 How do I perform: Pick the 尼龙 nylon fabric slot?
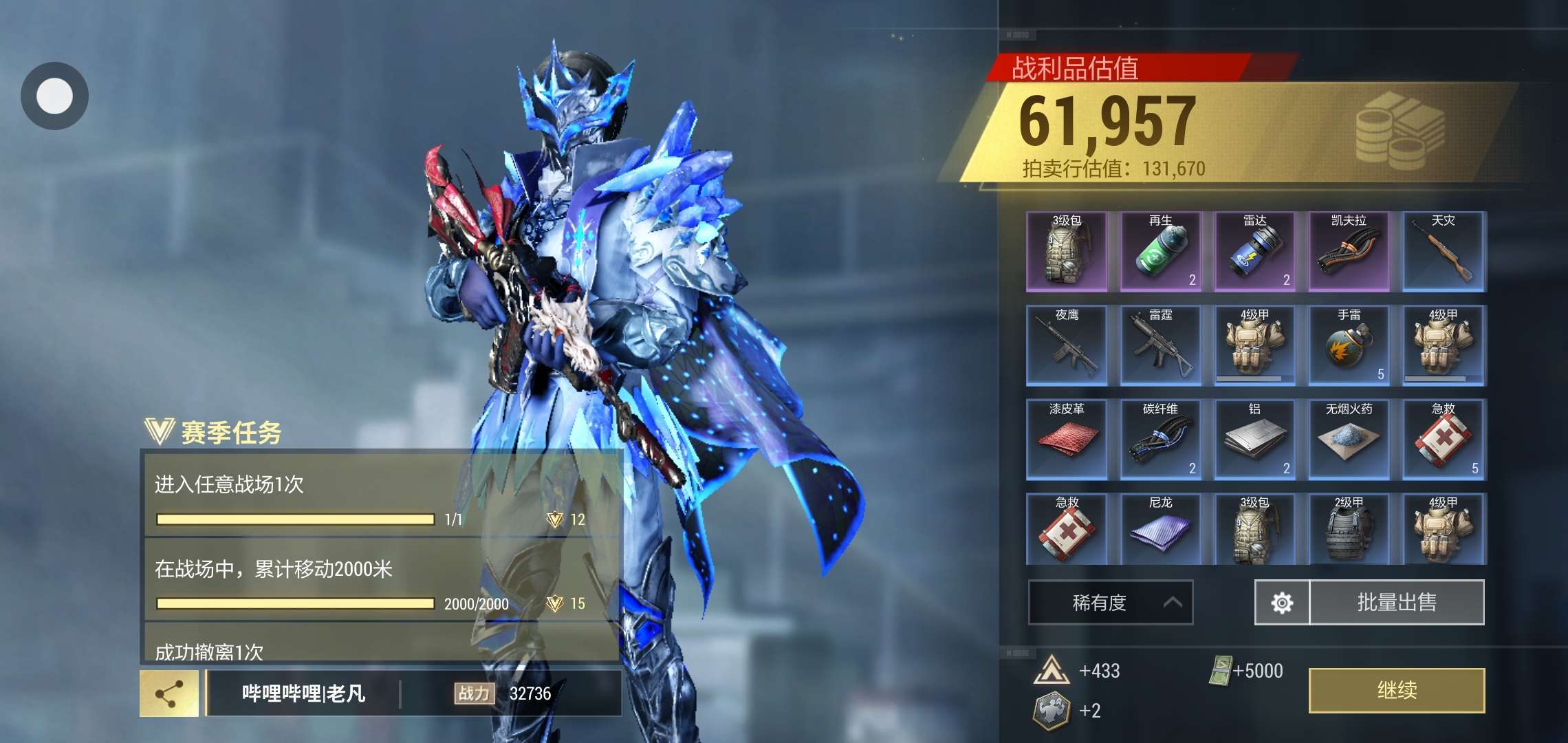click(1160, 529)
